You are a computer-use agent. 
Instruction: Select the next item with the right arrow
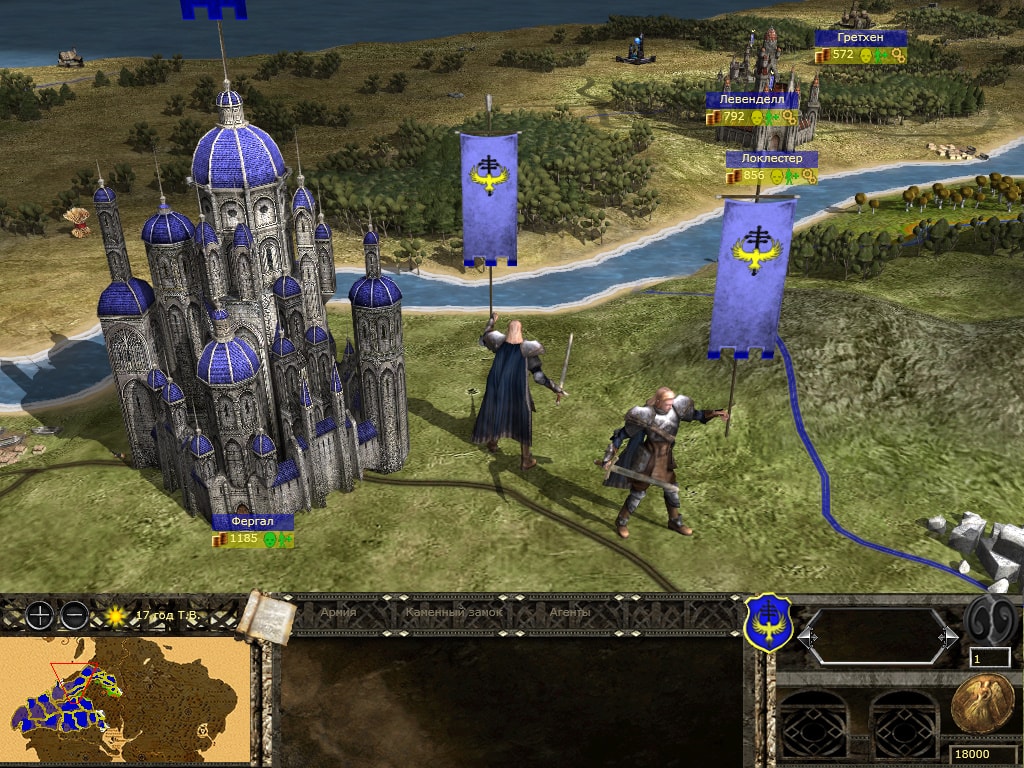tap(947, 637)
